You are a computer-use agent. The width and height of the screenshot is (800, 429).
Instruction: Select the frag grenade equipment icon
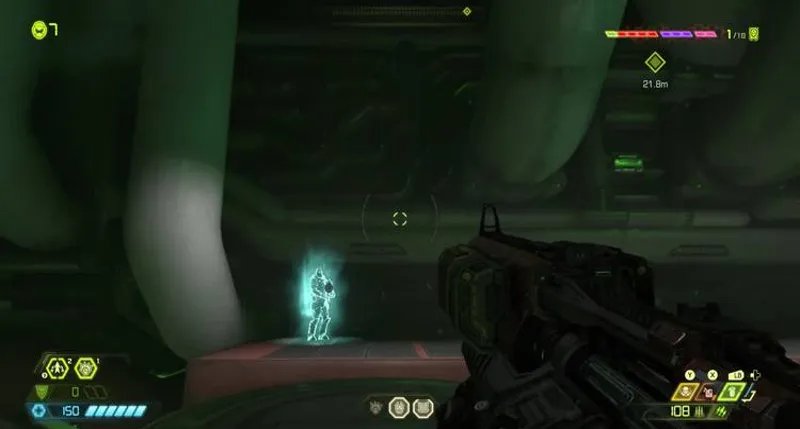(x=57, y=368)
